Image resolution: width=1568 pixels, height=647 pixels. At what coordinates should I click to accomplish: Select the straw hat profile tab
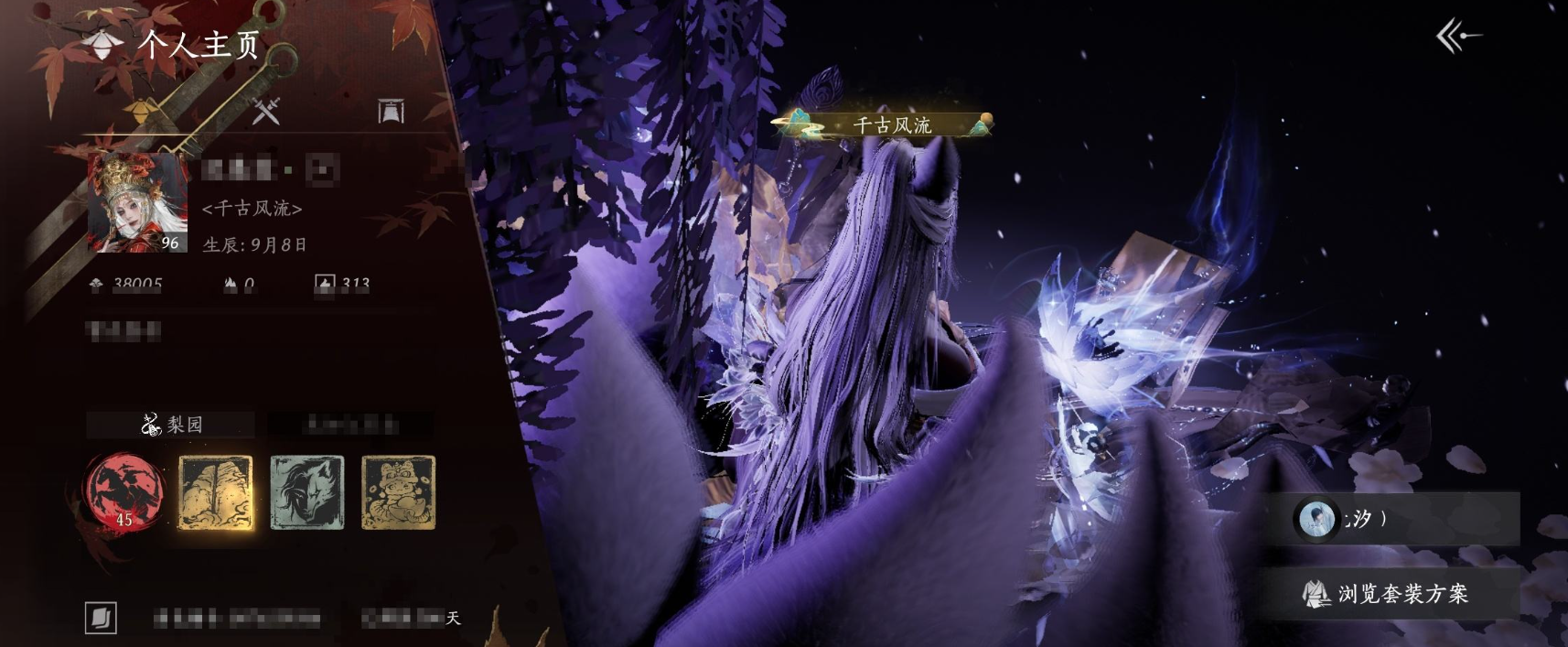point(143,112)
